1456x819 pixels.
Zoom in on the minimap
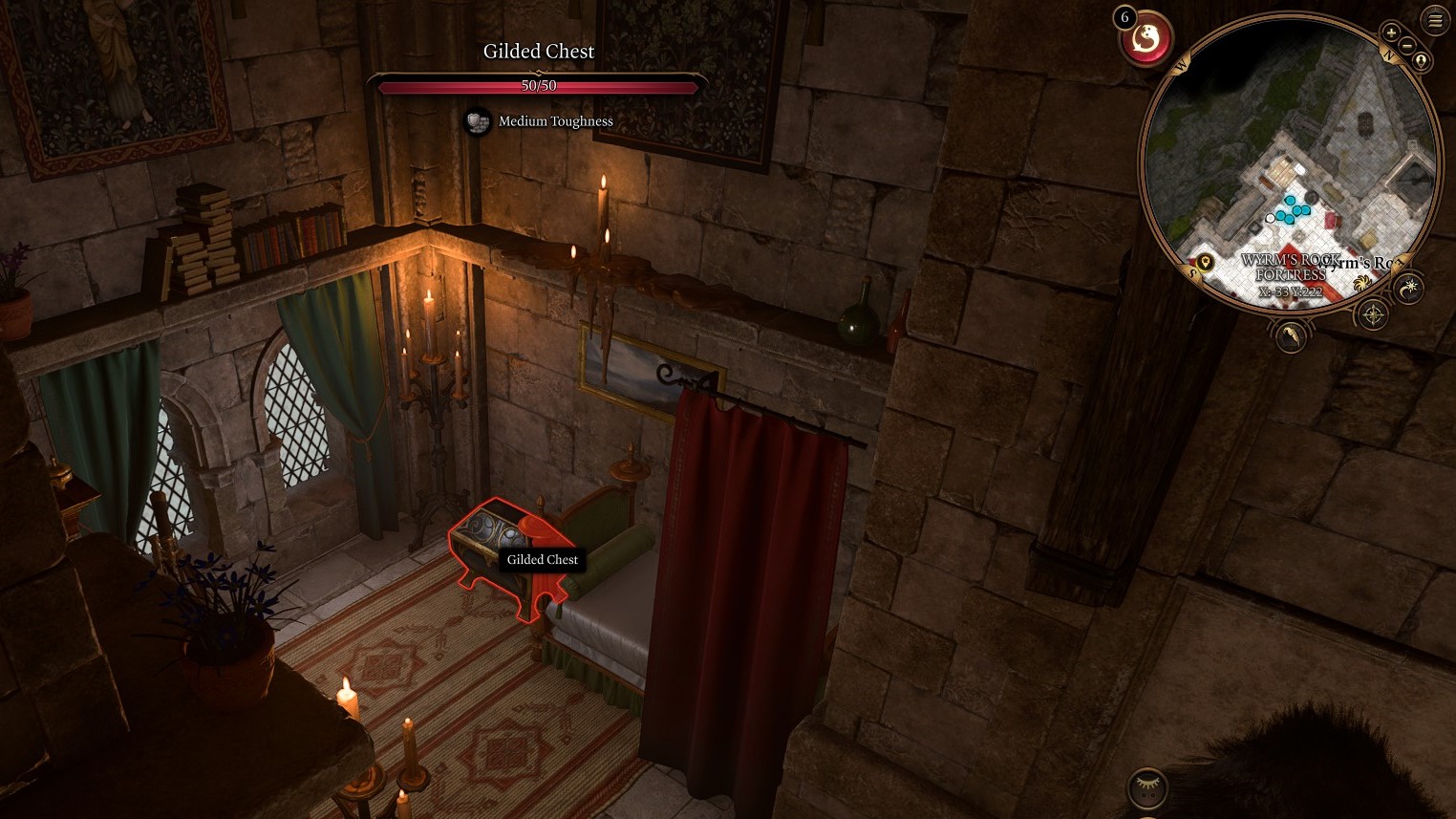(1391, 32)
